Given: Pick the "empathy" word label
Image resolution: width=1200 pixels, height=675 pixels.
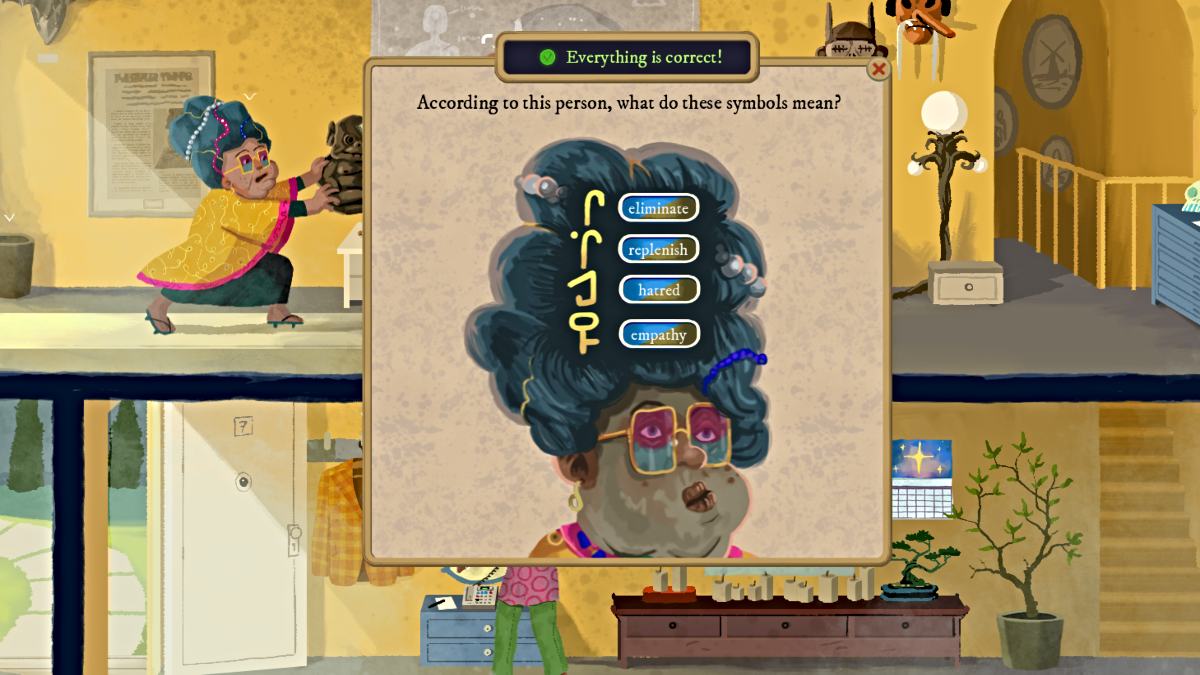Looking at the screenshot, I should point(658,334).
